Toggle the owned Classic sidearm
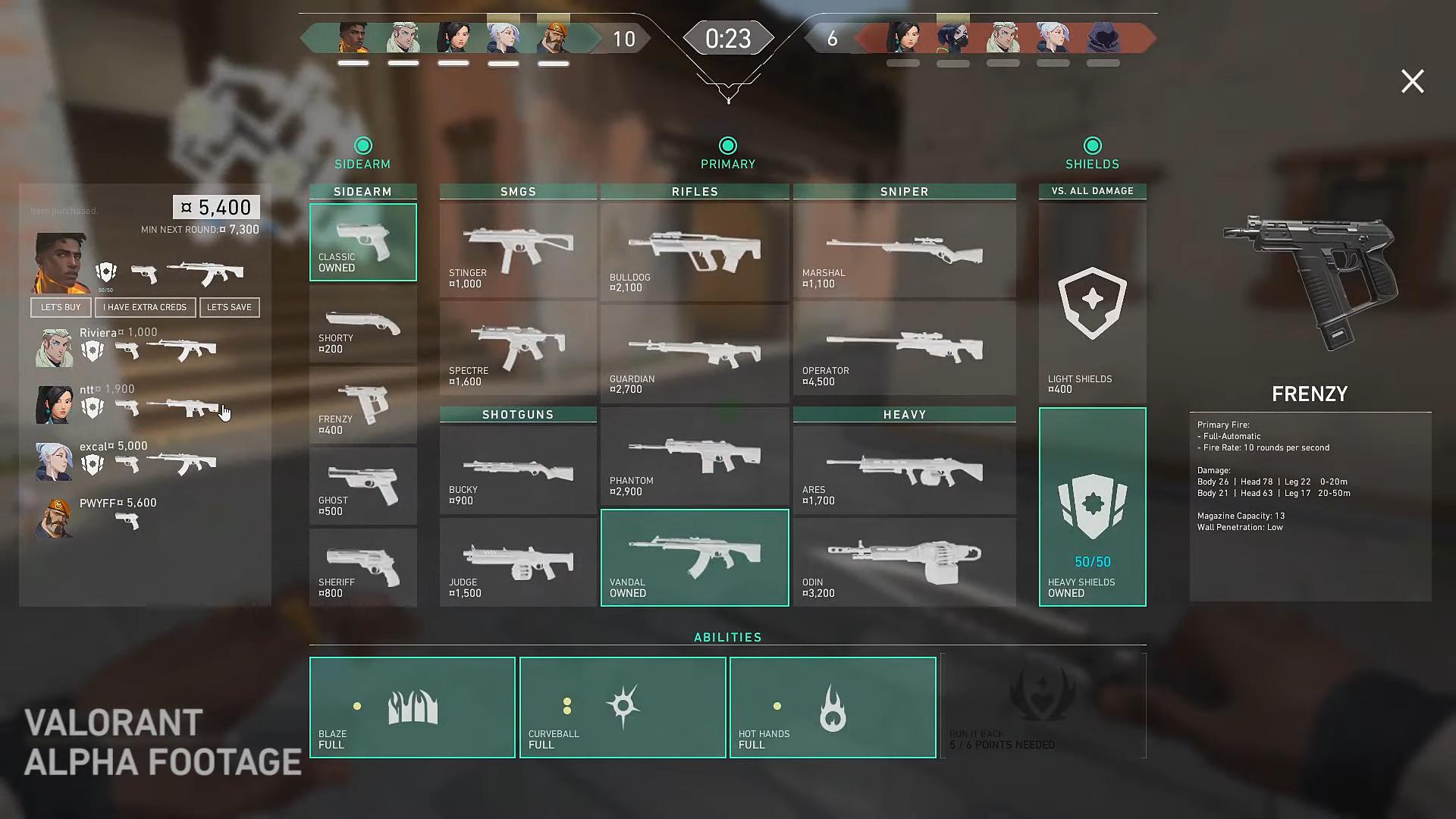 [362, 241]
